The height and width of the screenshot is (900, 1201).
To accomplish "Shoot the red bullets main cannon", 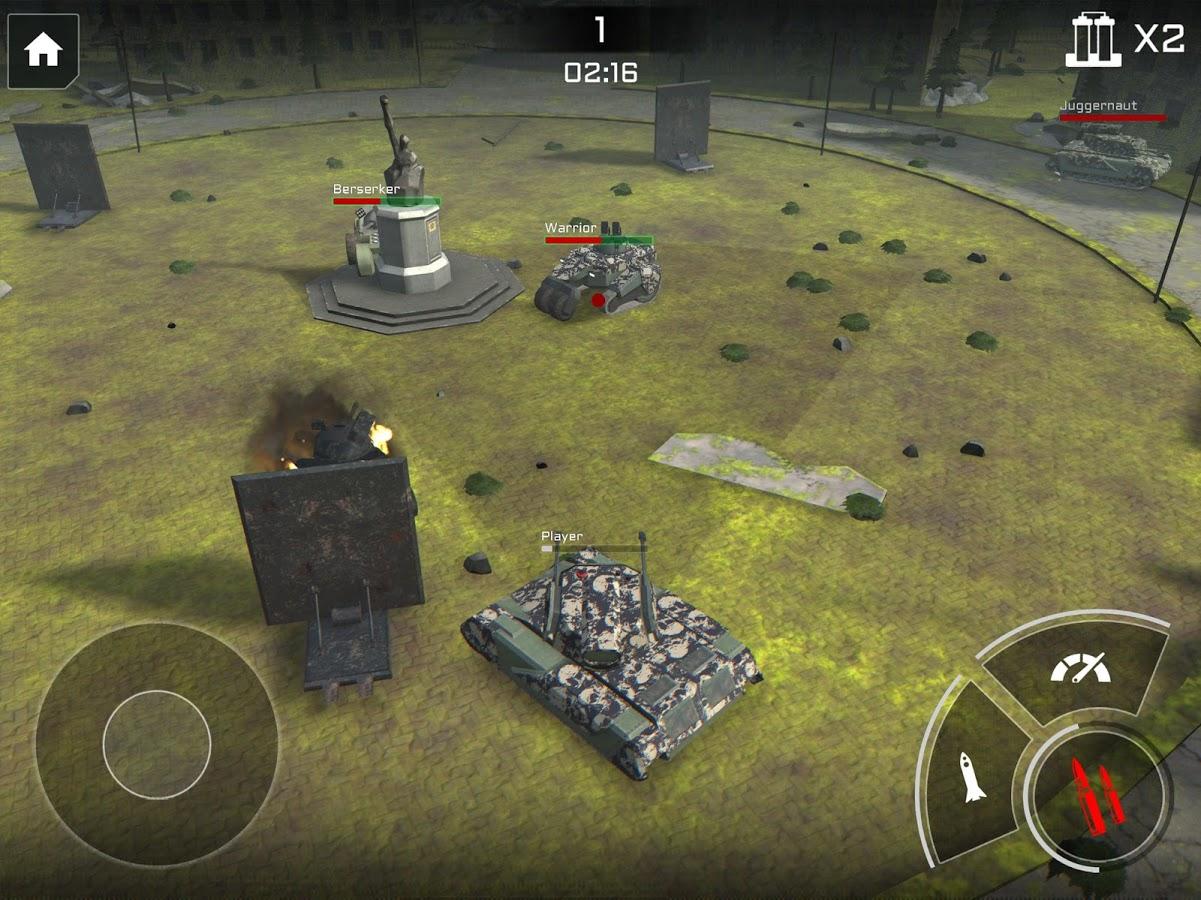I will 1097,795.
